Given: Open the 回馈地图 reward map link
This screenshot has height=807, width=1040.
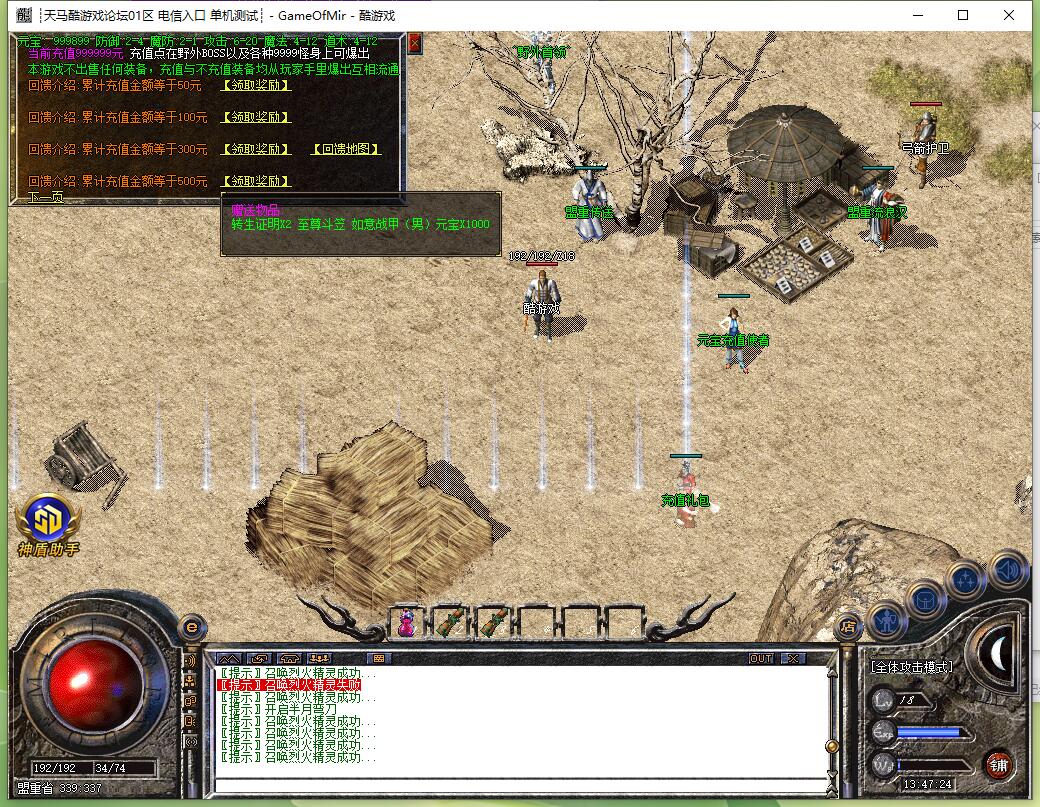Looking at the screenshot, I should tap(346, 149).
